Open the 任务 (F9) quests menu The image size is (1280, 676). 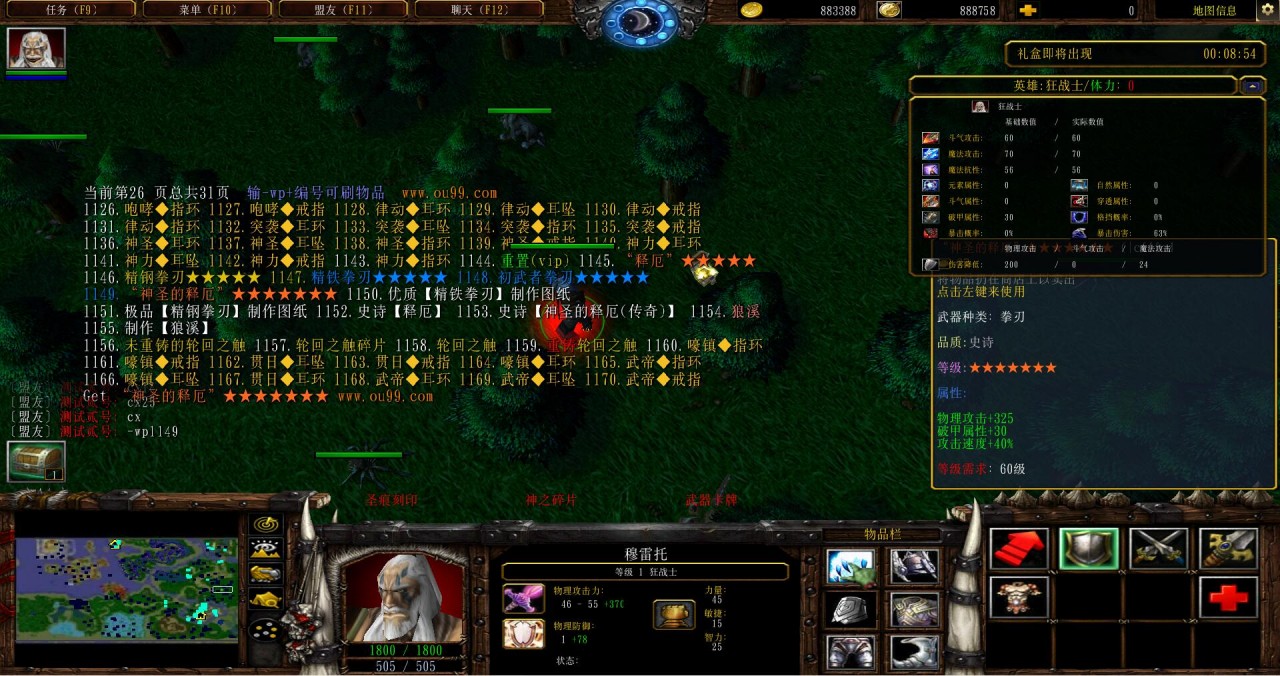pyautogui.click(x=70, y=10)
